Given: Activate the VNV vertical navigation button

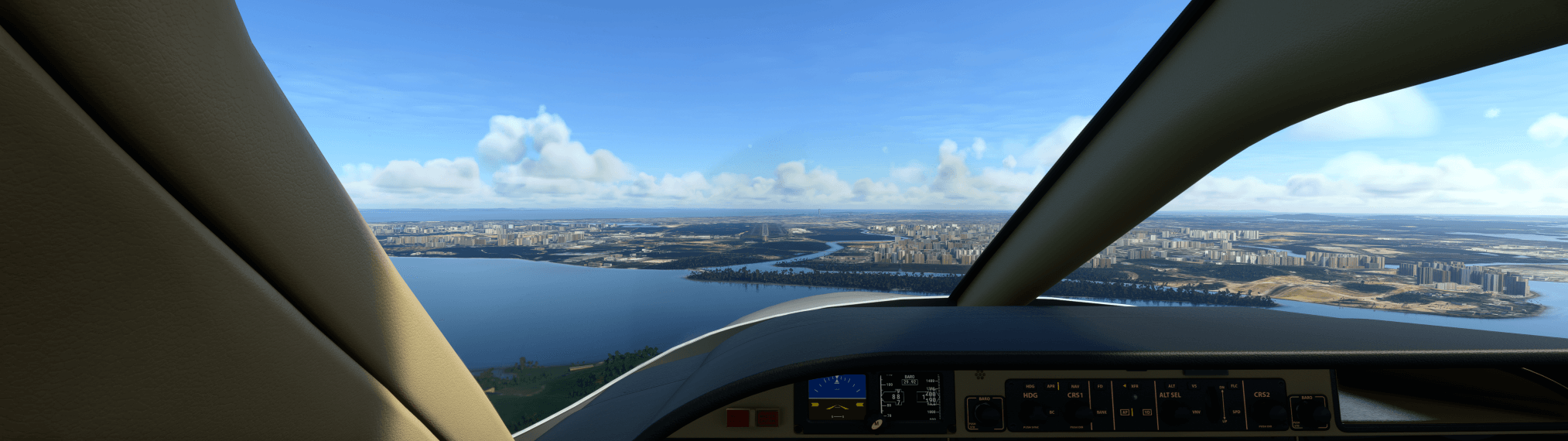Looking at the screenshot, I should (x=1196, y=412).
